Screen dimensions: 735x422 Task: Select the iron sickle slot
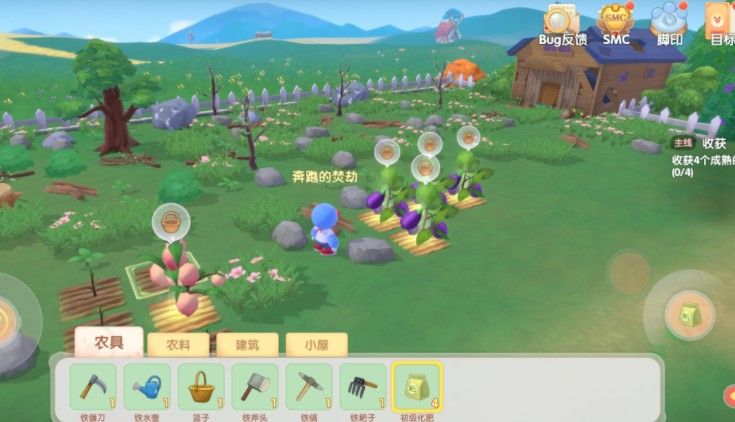click(x=93, y=386)
